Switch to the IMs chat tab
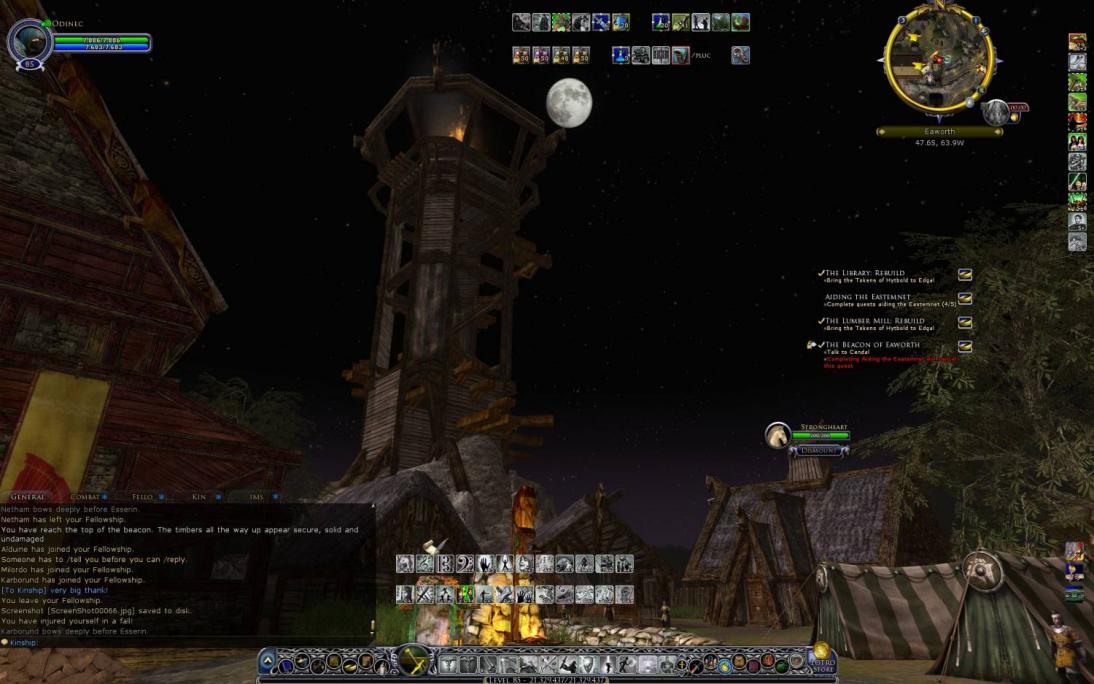 pyautogui.click(x=257, y=496)
